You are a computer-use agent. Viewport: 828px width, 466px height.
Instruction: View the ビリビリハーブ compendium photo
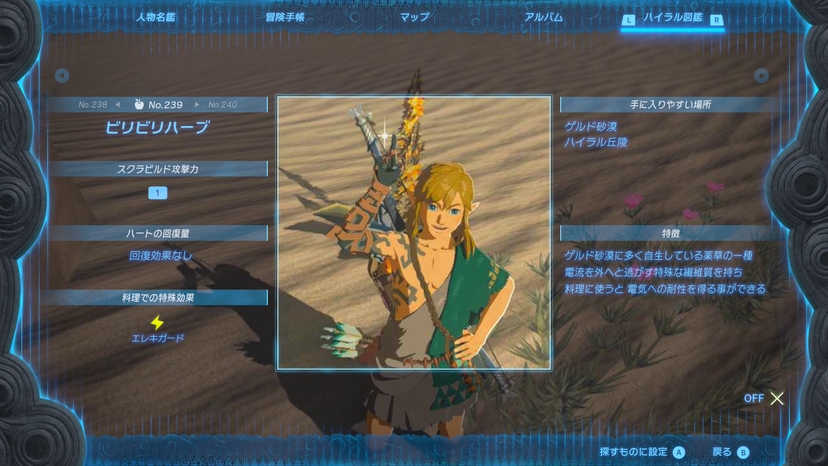[413, 233]
